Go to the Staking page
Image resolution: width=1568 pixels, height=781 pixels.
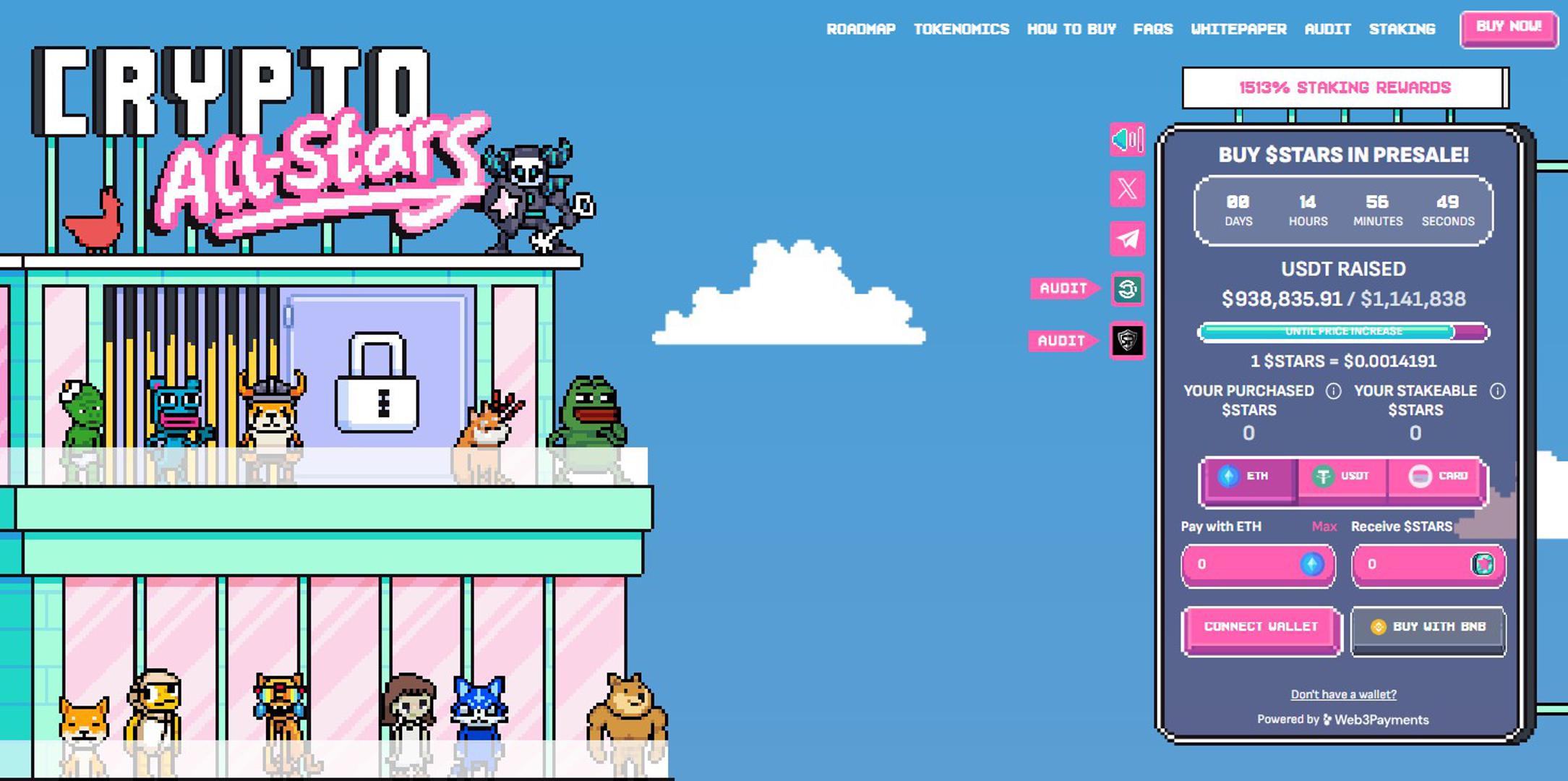point(1402,29)
